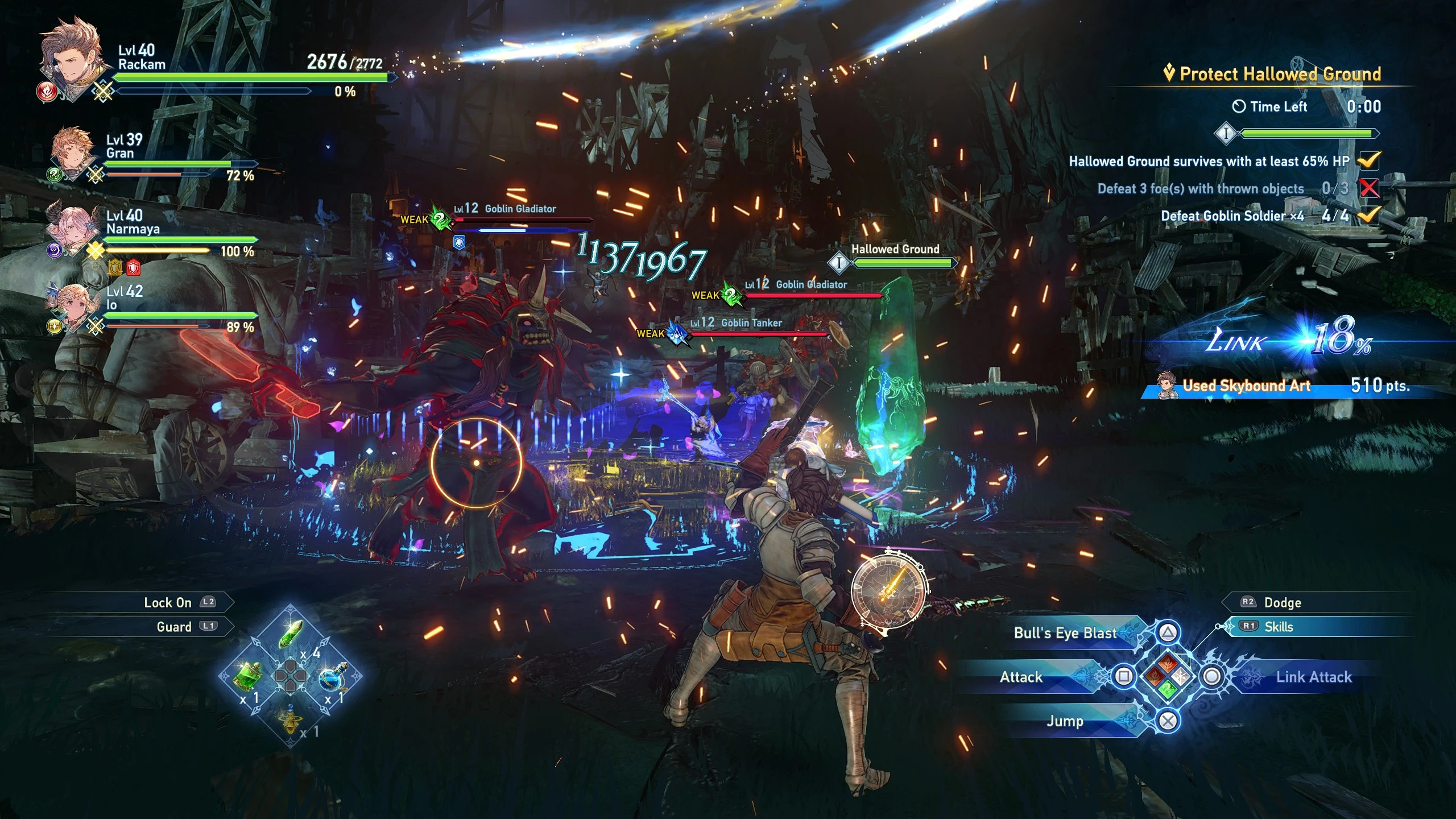The image size is (1456, 819).
Task: Use the green potion bottle slot
Action: click(x=249, y=676)
